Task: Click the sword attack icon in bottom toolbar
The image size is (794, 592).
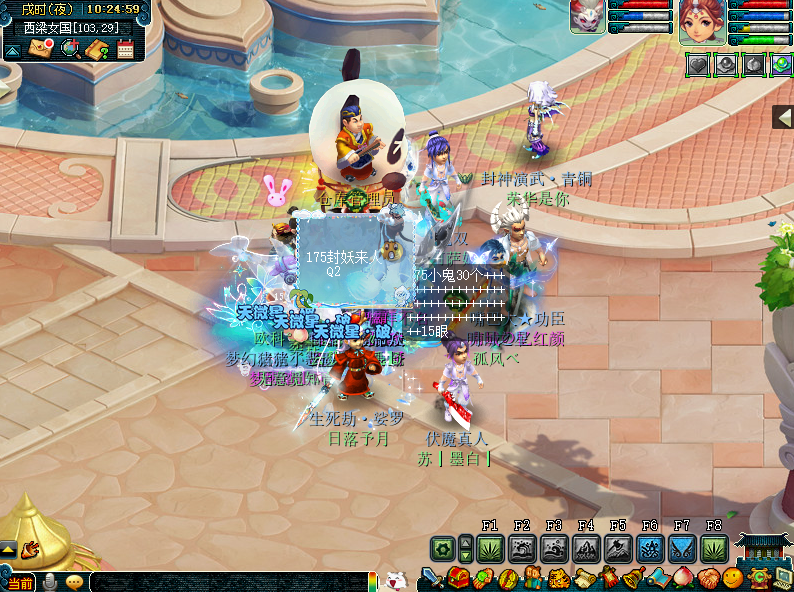Action: point(431,578)
